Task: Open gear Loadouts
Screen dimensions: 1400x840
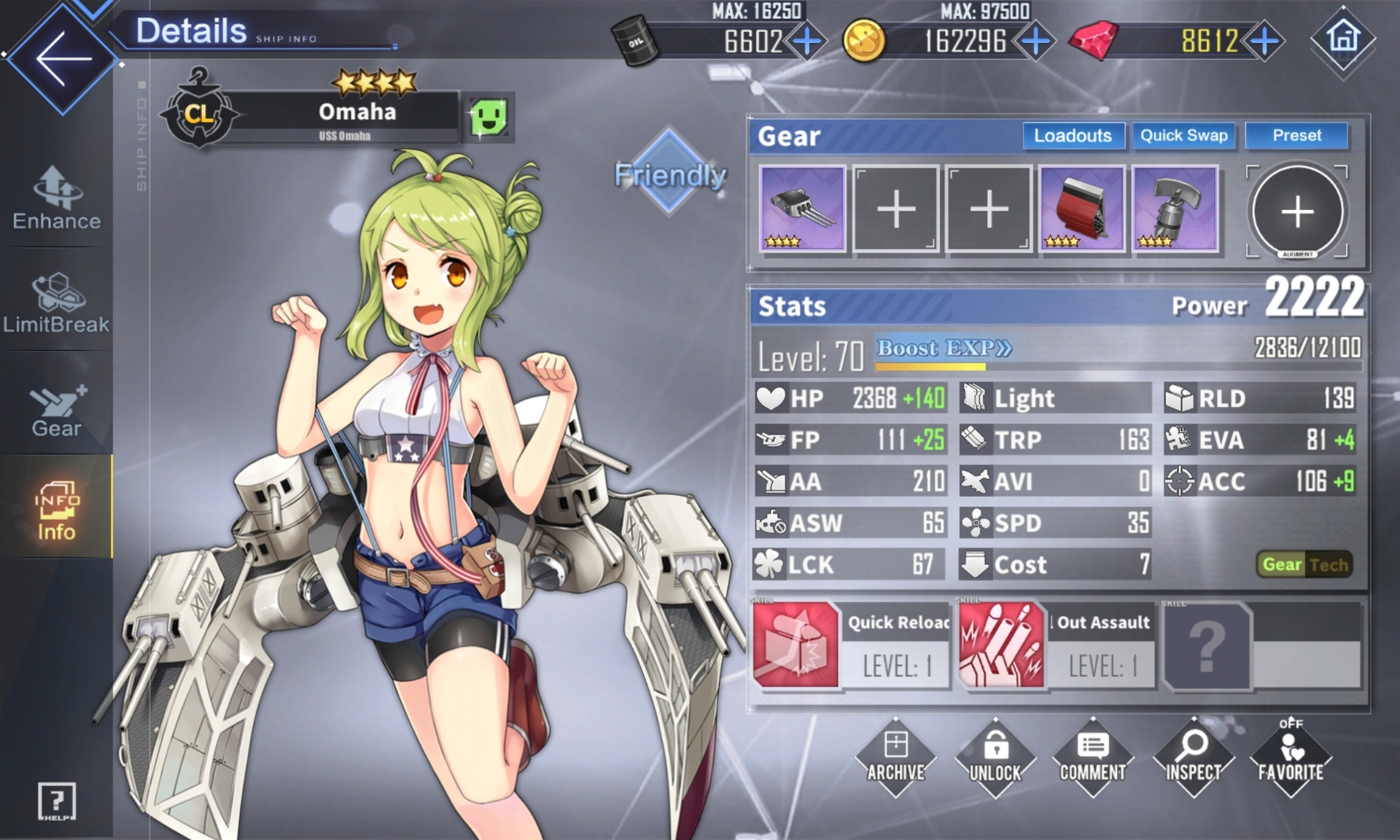Action: pos(1073,136)
